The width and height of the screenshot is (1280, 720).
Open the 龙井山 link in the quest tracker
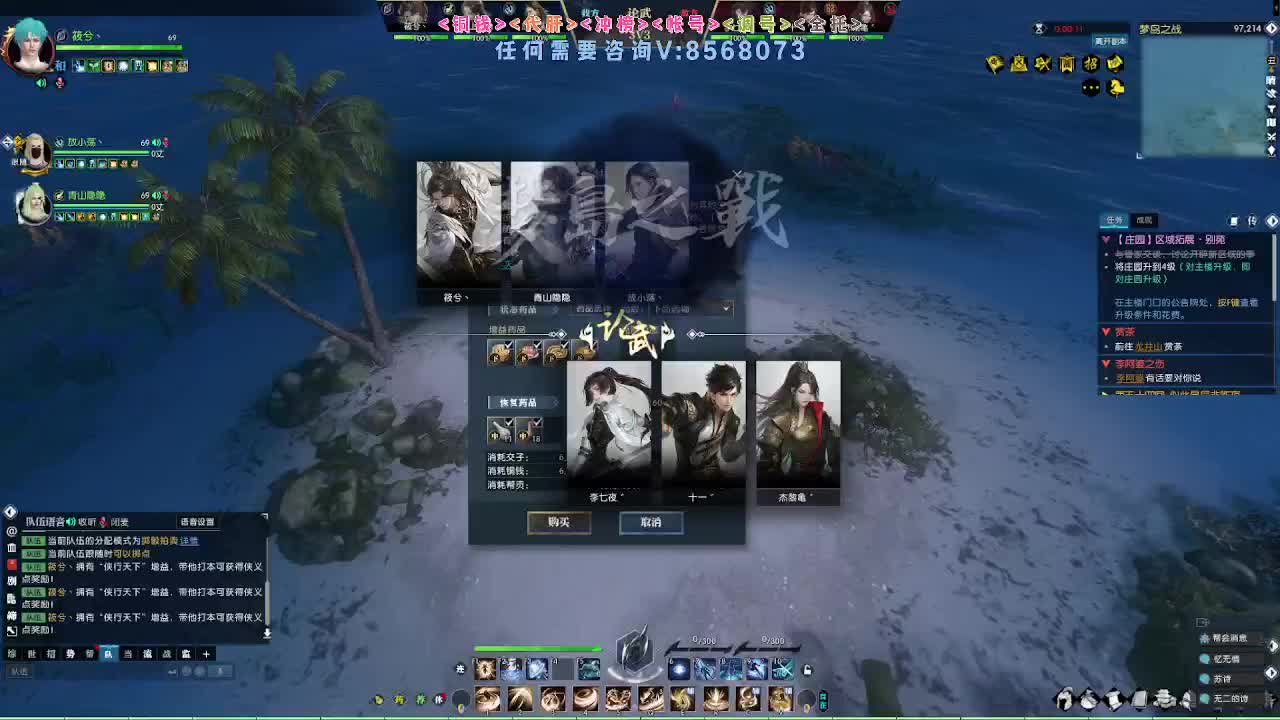pyautogui.click(x=1149, y=345)
